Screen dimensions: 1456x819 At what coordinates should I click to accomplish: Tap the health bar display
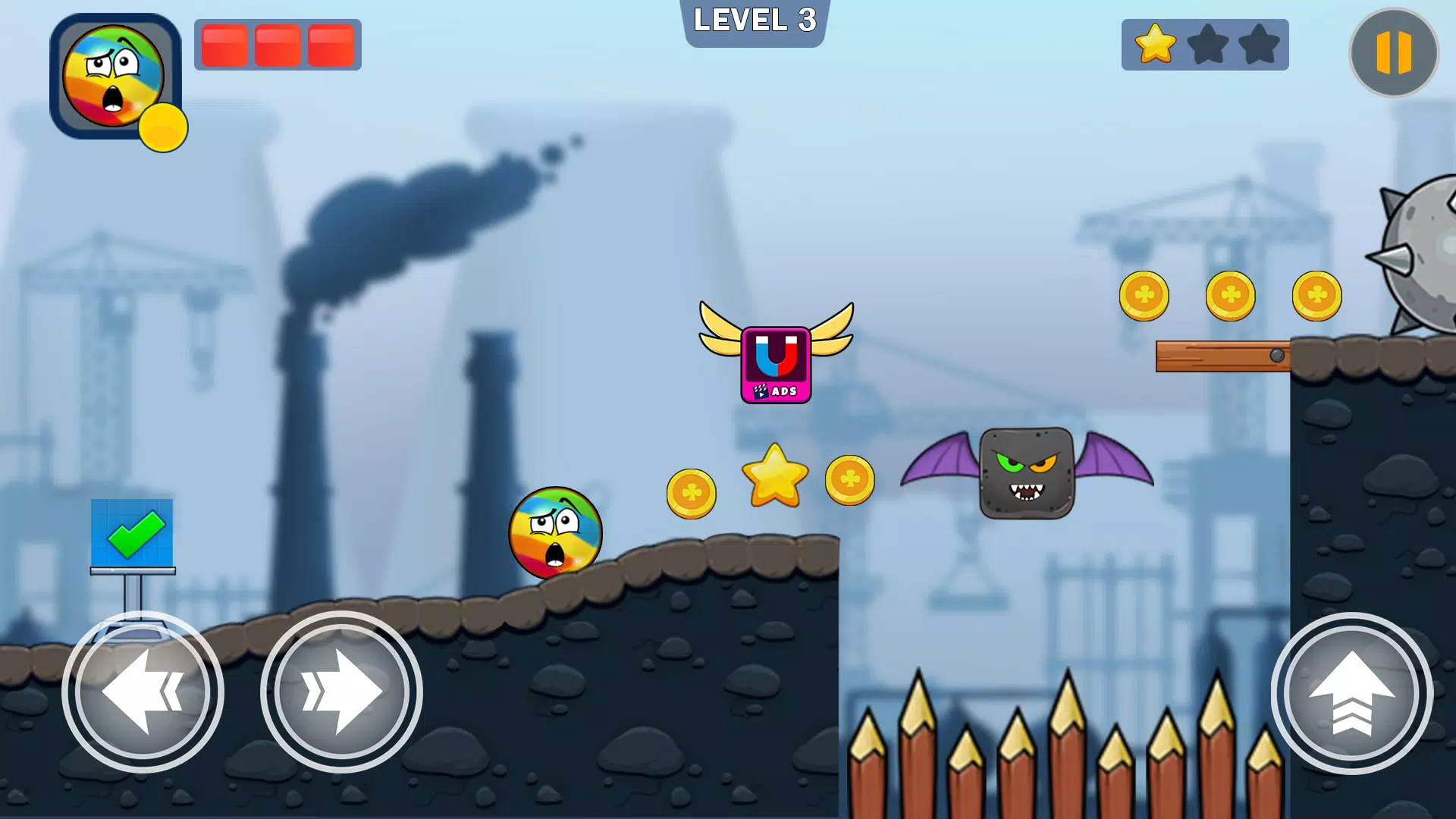click(278, 45)
